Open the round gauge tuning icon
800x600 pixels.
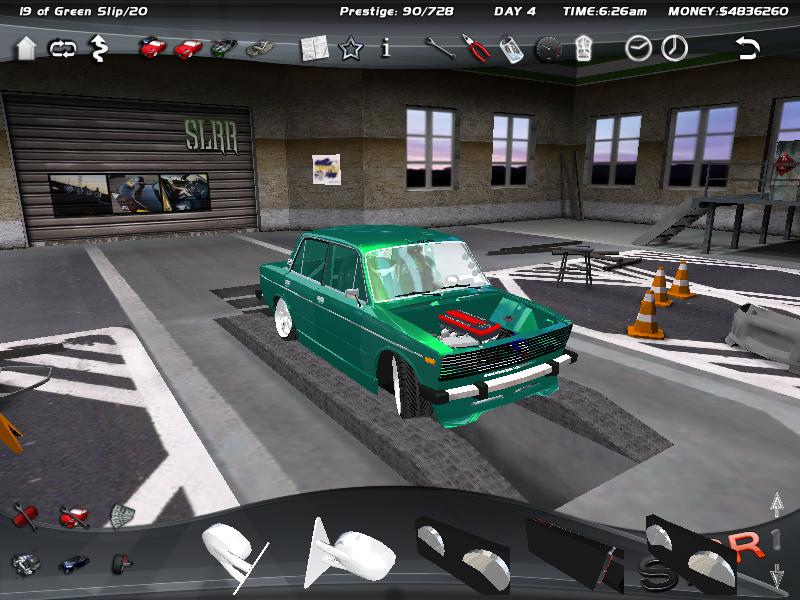click(548, 49)
